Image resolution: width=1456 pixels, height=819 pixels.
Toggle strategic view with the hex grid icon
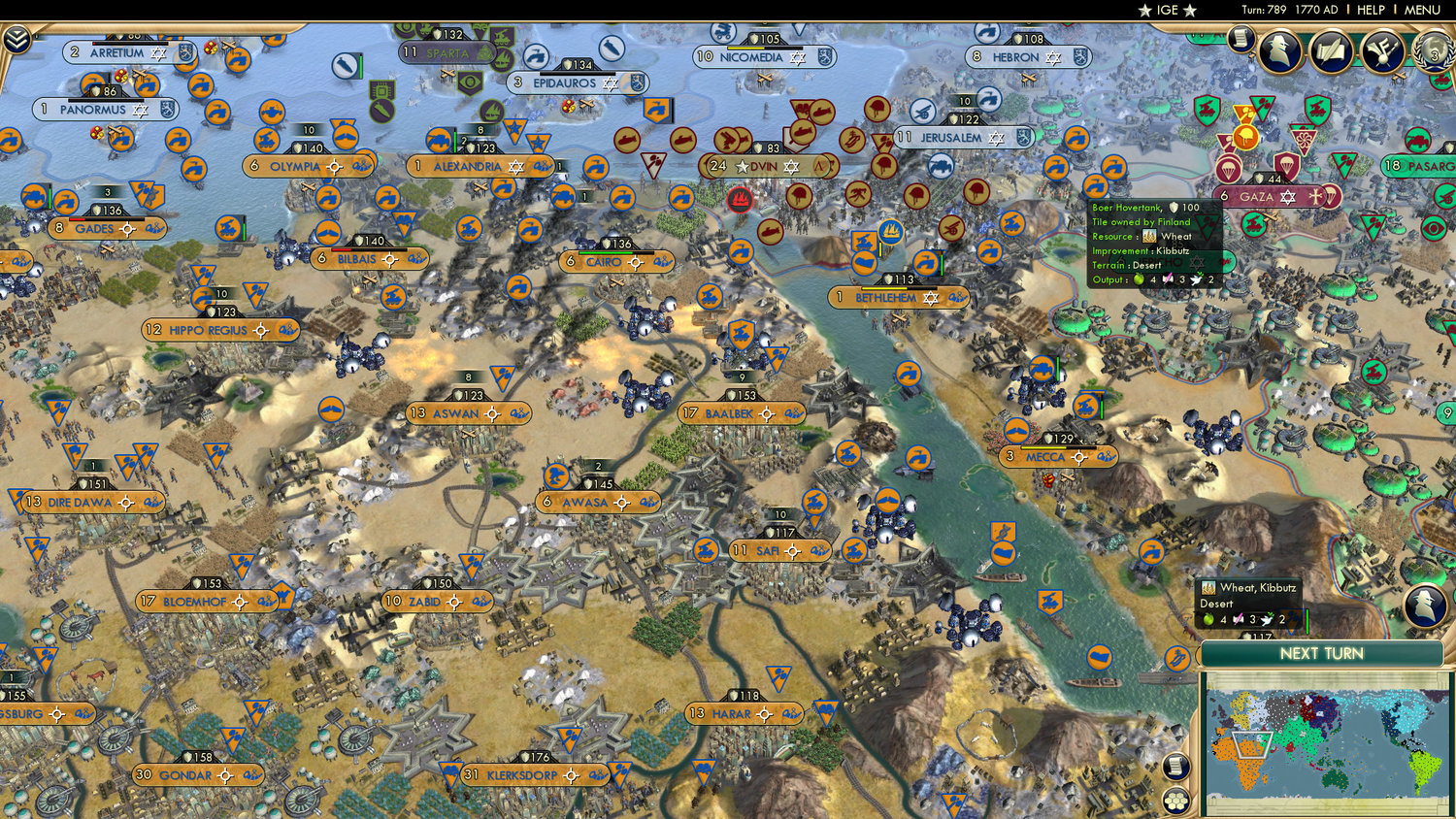click(x=1175, y=800)
